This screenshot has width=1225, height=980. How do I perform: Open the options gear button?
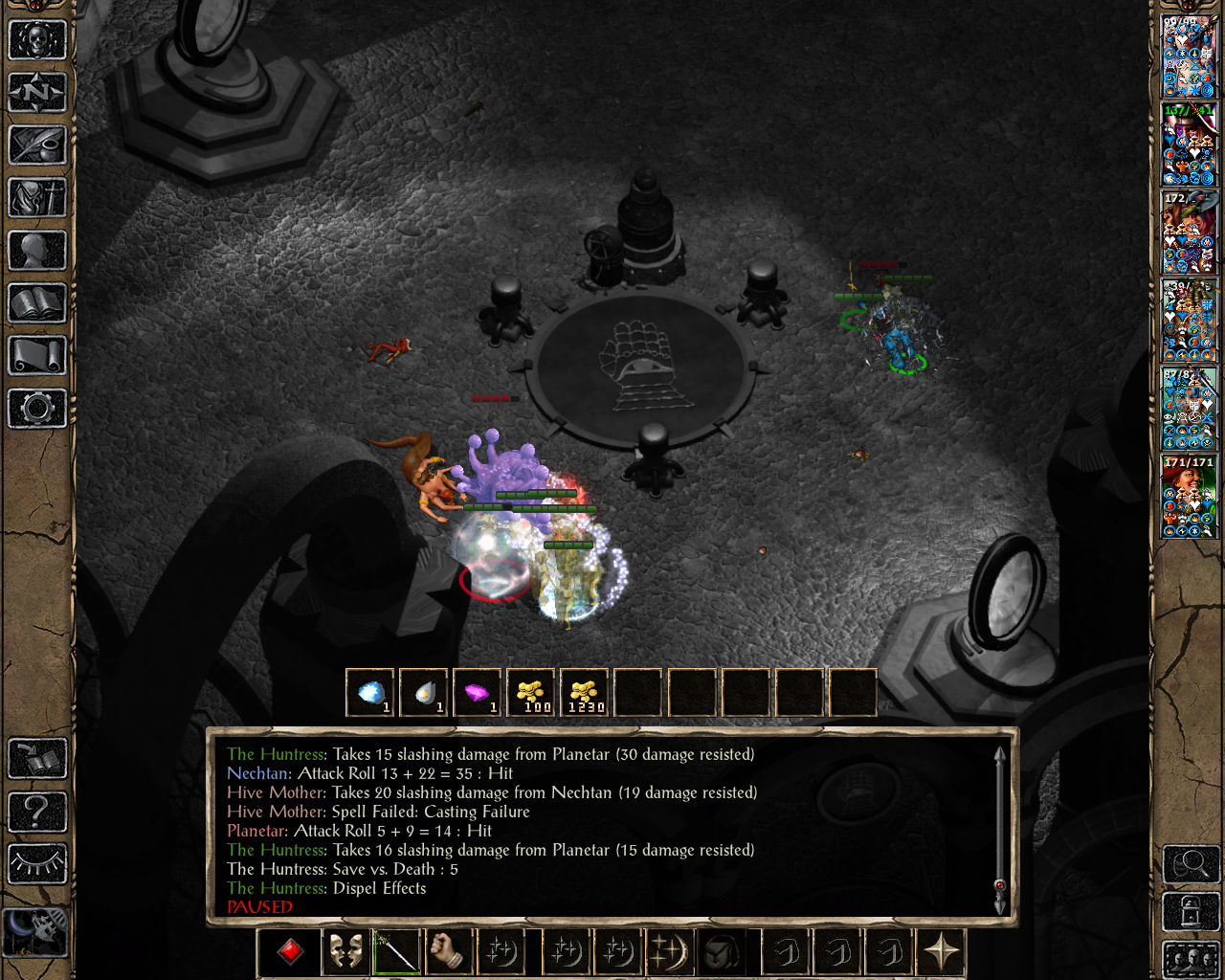click(37, 409)
